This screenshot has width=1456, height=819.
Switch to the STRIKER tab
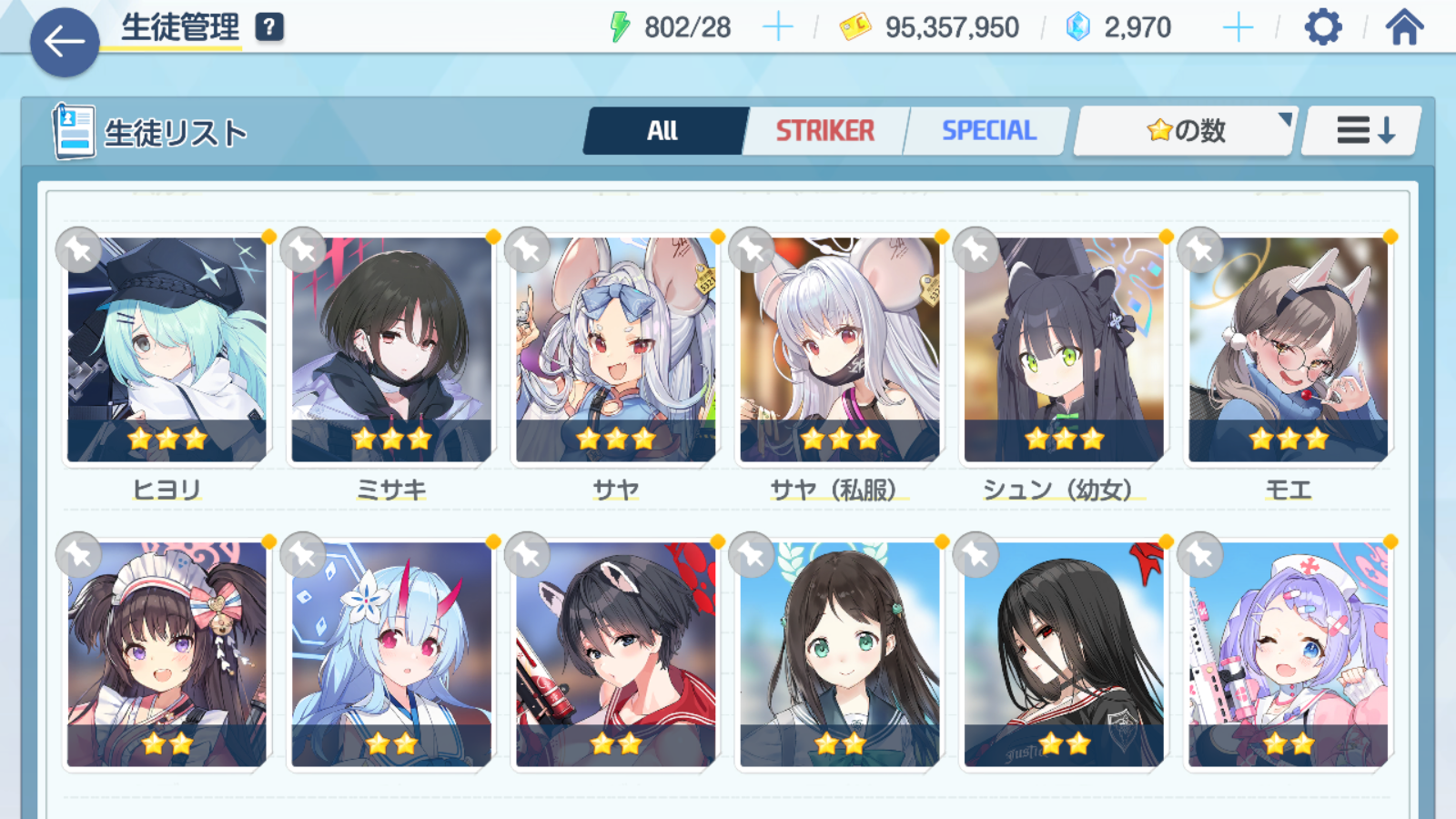[x=824, y=131]
